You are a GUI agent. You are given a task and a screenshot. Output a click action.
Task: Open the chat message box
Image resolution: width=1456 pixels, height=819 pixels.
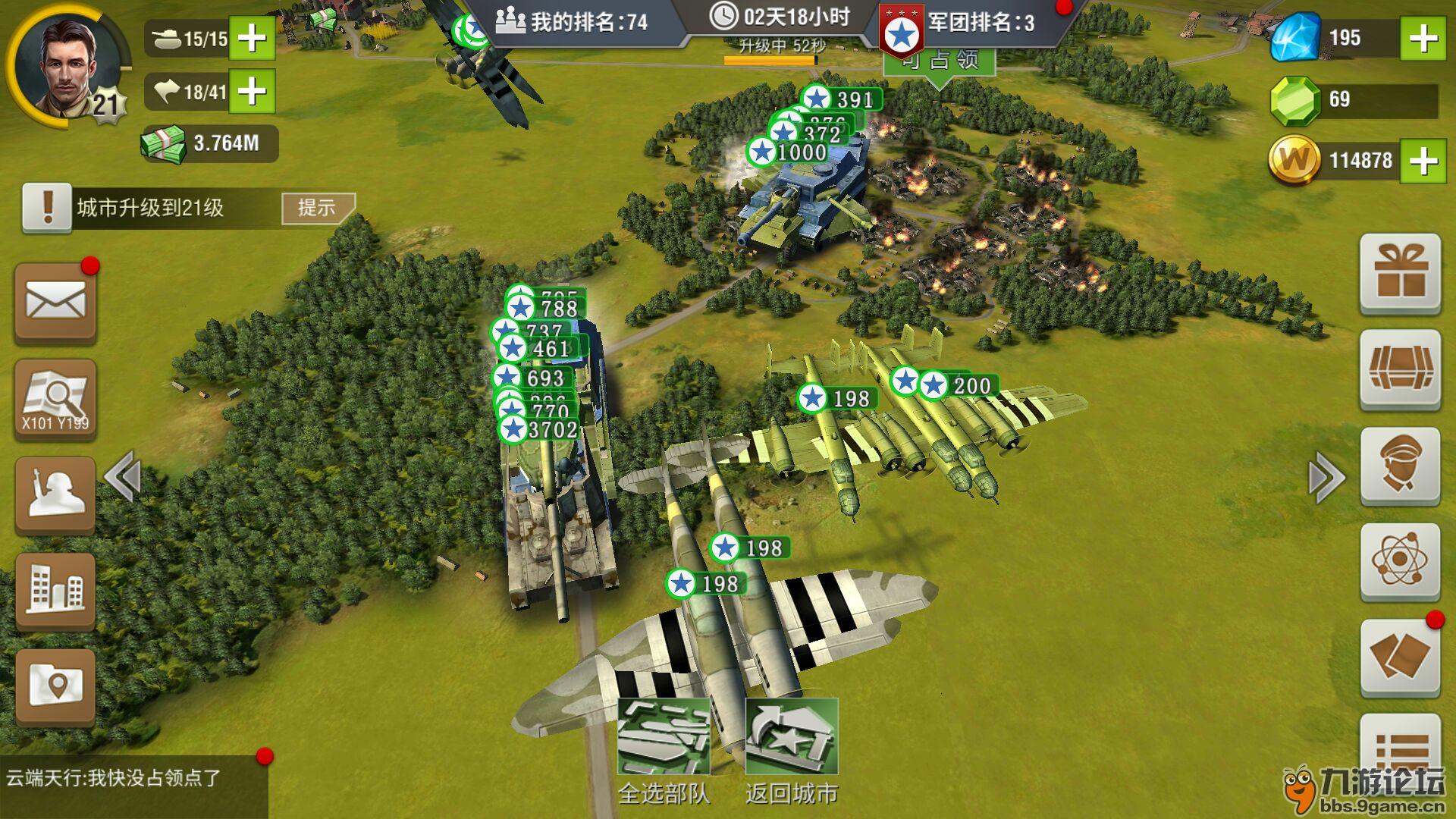coord(133,786)
